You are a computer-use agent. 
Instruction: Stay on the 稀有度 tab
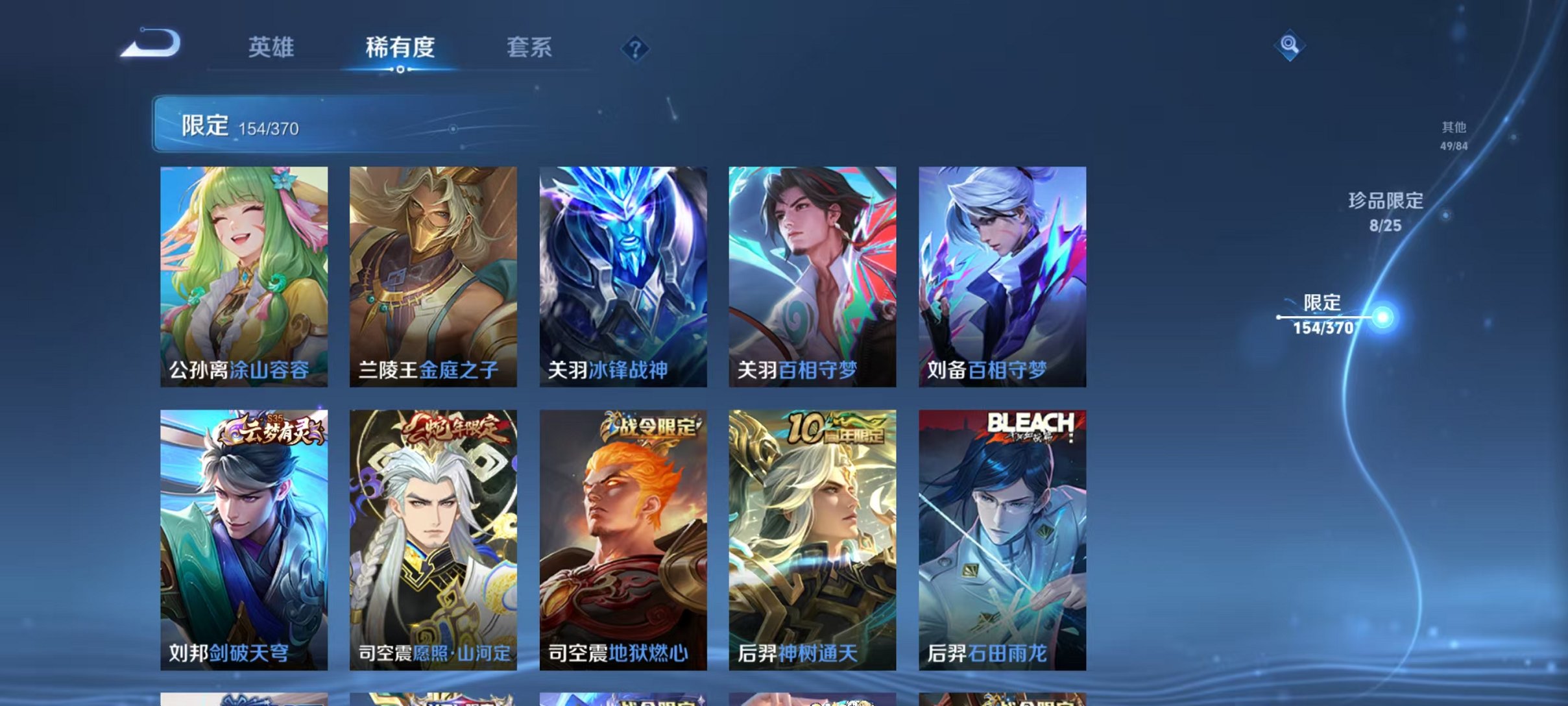tap(399, 47)
